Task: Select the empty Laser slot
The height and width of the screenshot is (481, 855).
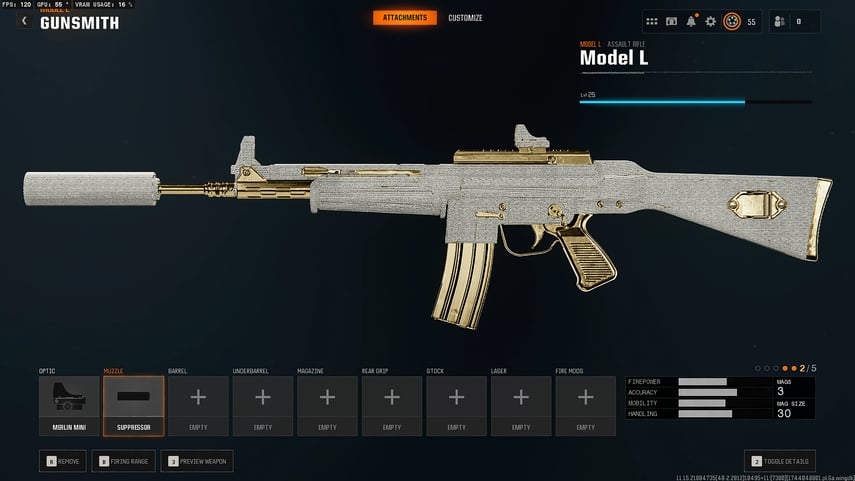Action: (521, 405)
